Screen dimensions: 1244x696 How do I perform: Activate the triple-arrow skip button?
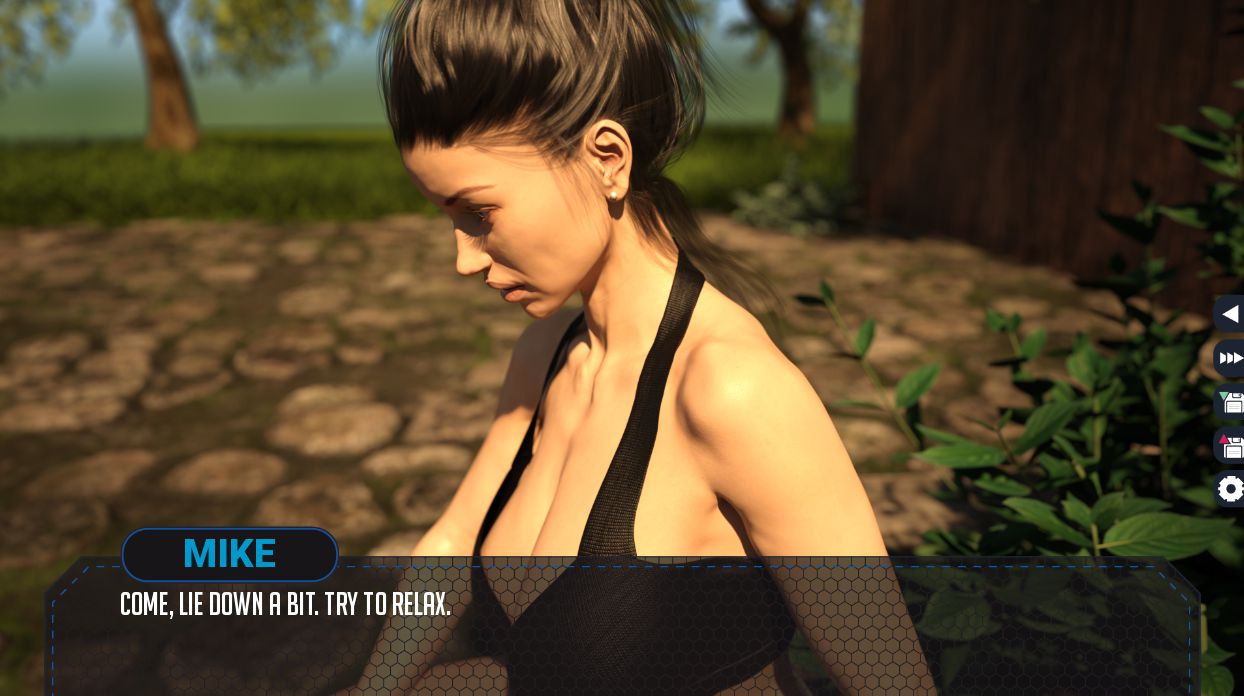1230,358
